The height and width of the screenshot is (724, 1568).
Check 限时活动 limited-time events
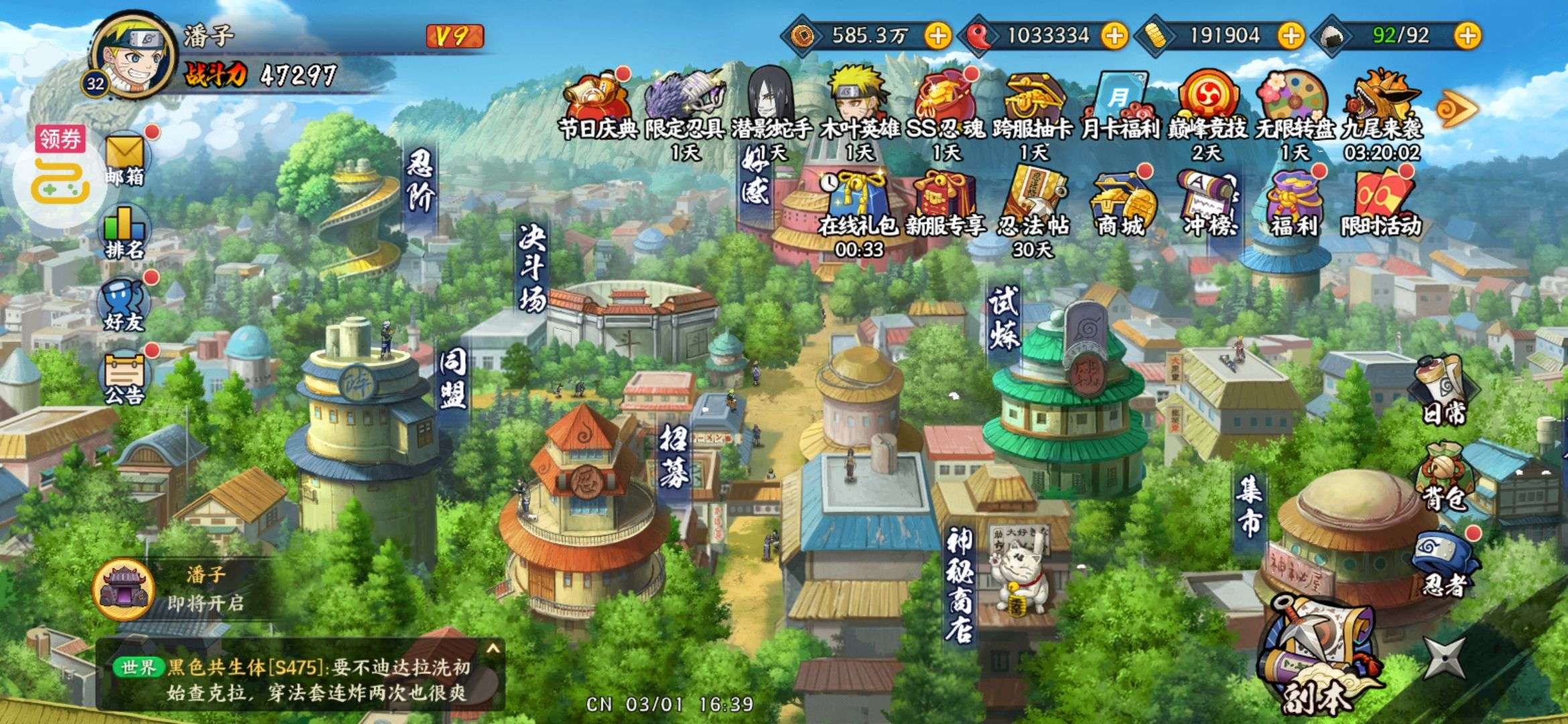(1380, 204)
